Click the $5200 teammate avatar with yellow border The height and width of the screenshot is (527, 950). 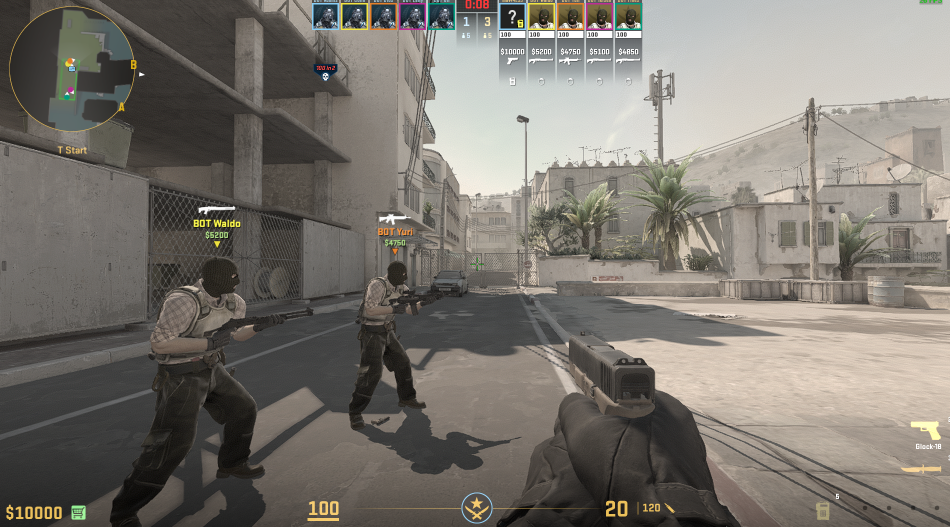click(541, 15)
